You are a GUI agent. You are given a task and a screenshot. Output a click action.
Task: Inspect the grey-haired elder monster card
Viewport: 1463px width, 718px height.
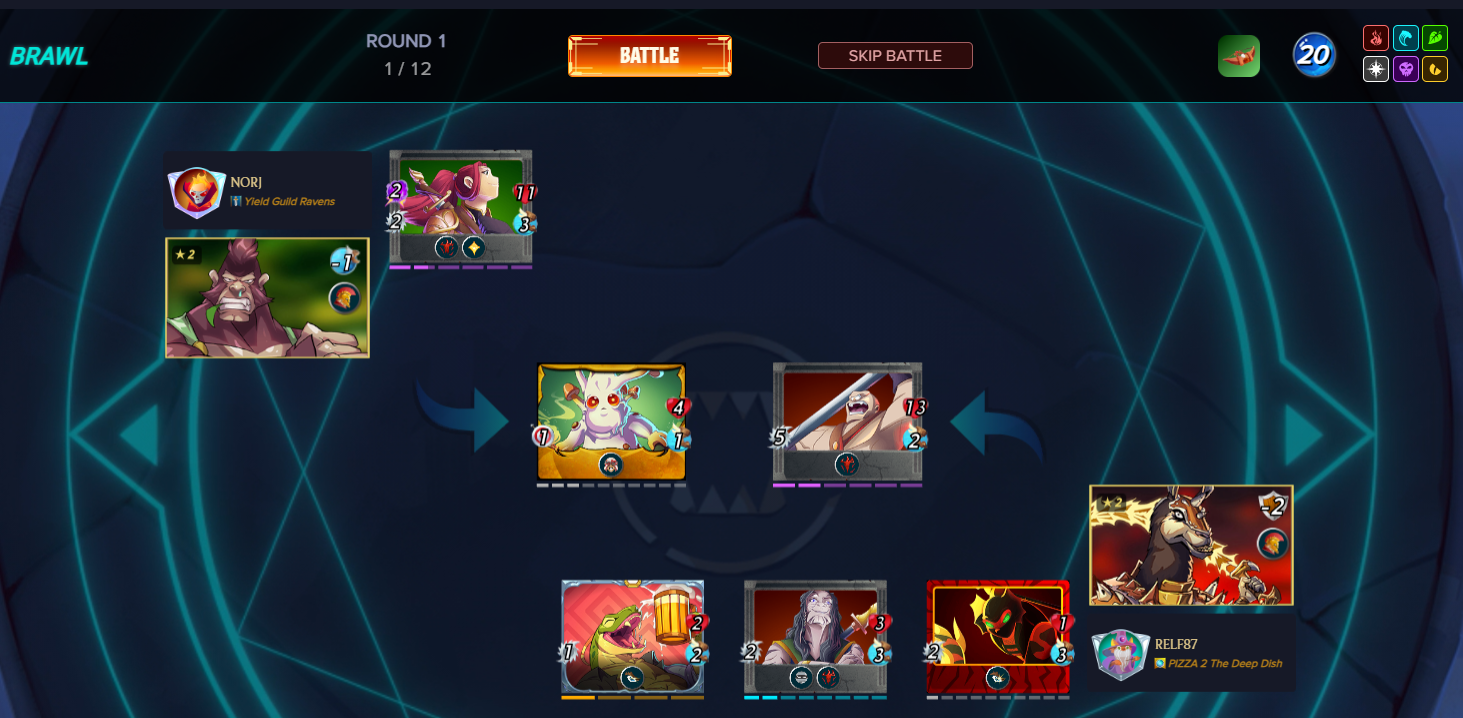(815, 636)
